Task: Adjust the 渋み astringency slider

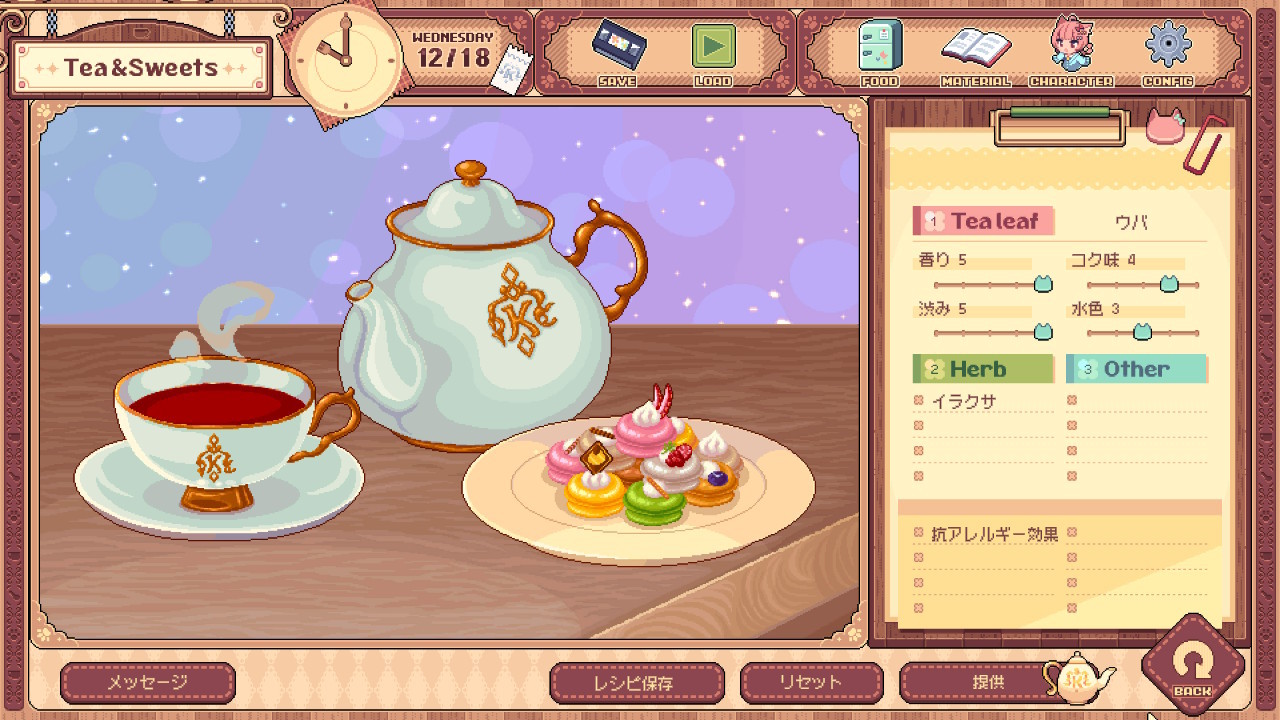Action: [x=1042, y=332]
